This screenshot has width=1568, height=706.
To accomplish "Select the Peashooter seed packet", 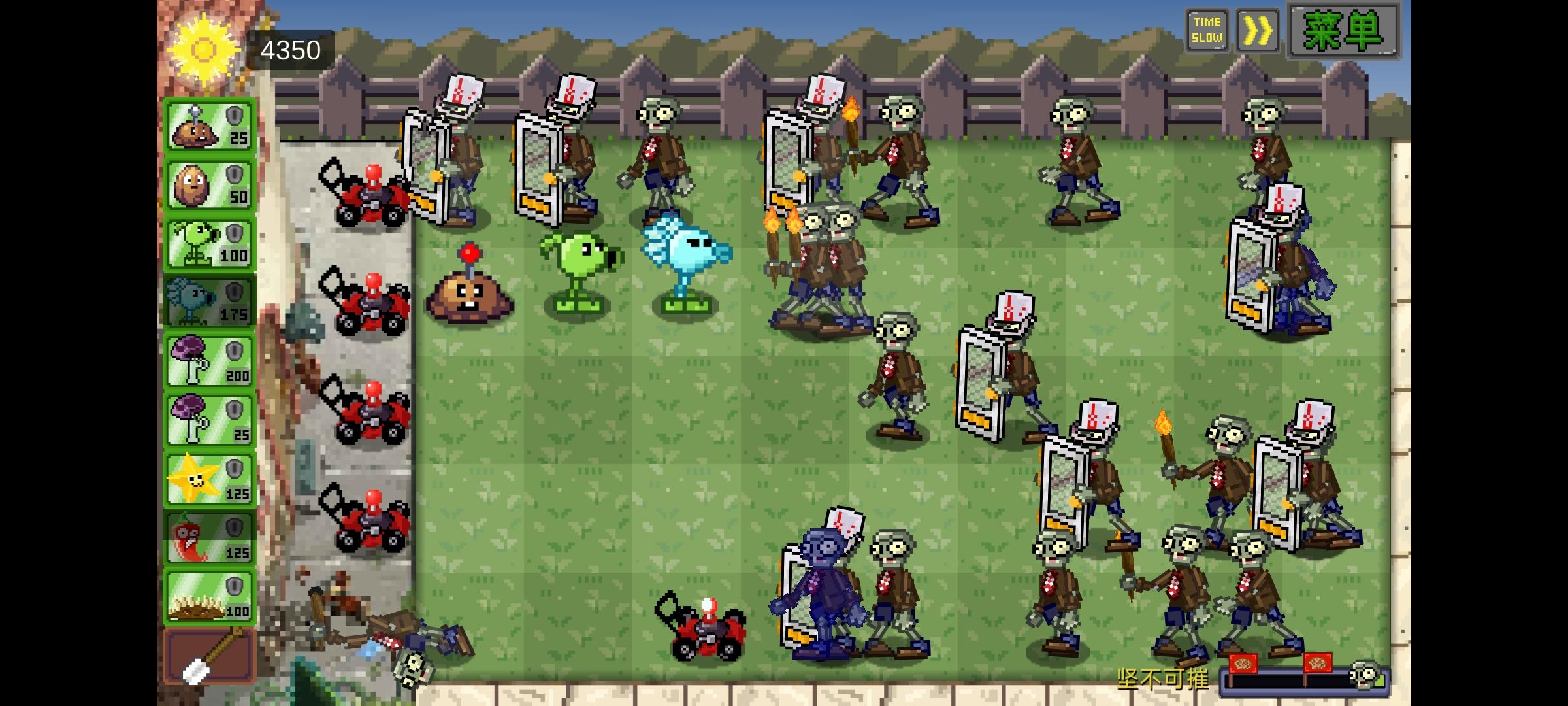I will pos(209,242).
